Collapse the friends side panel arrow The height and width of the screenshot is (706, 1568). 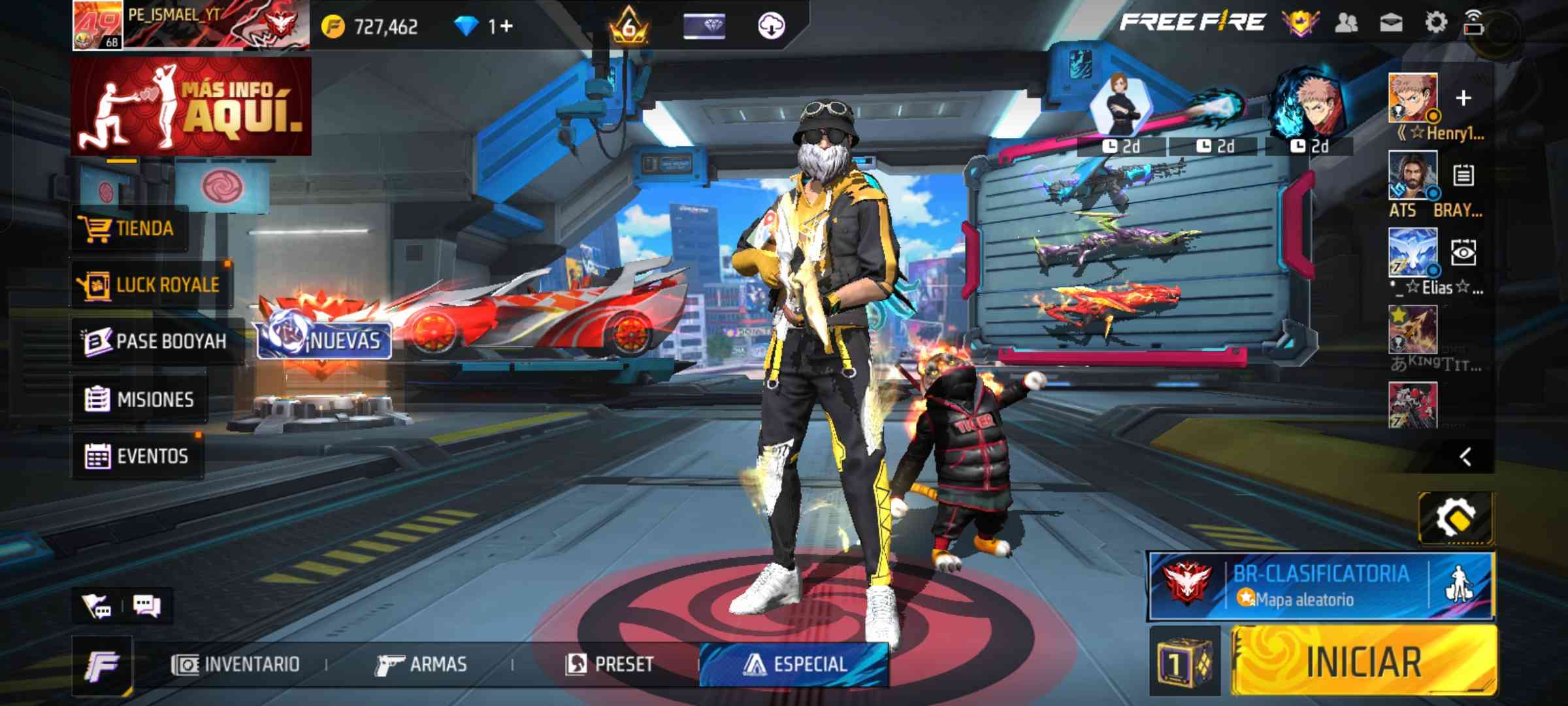click(x=1465, y=456)
